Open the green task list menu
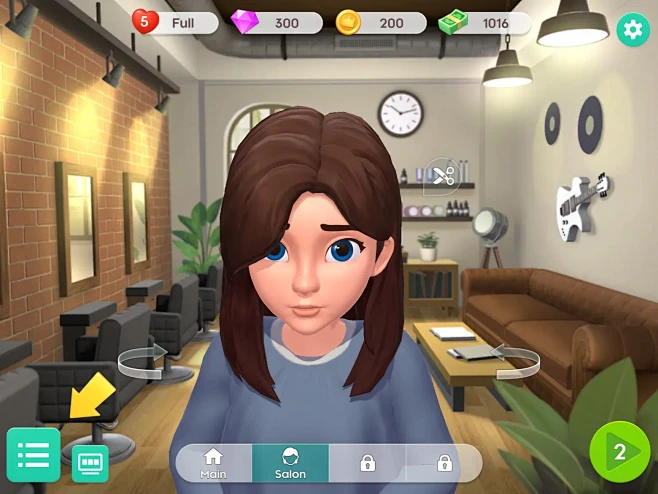 [x=33, y=455]
